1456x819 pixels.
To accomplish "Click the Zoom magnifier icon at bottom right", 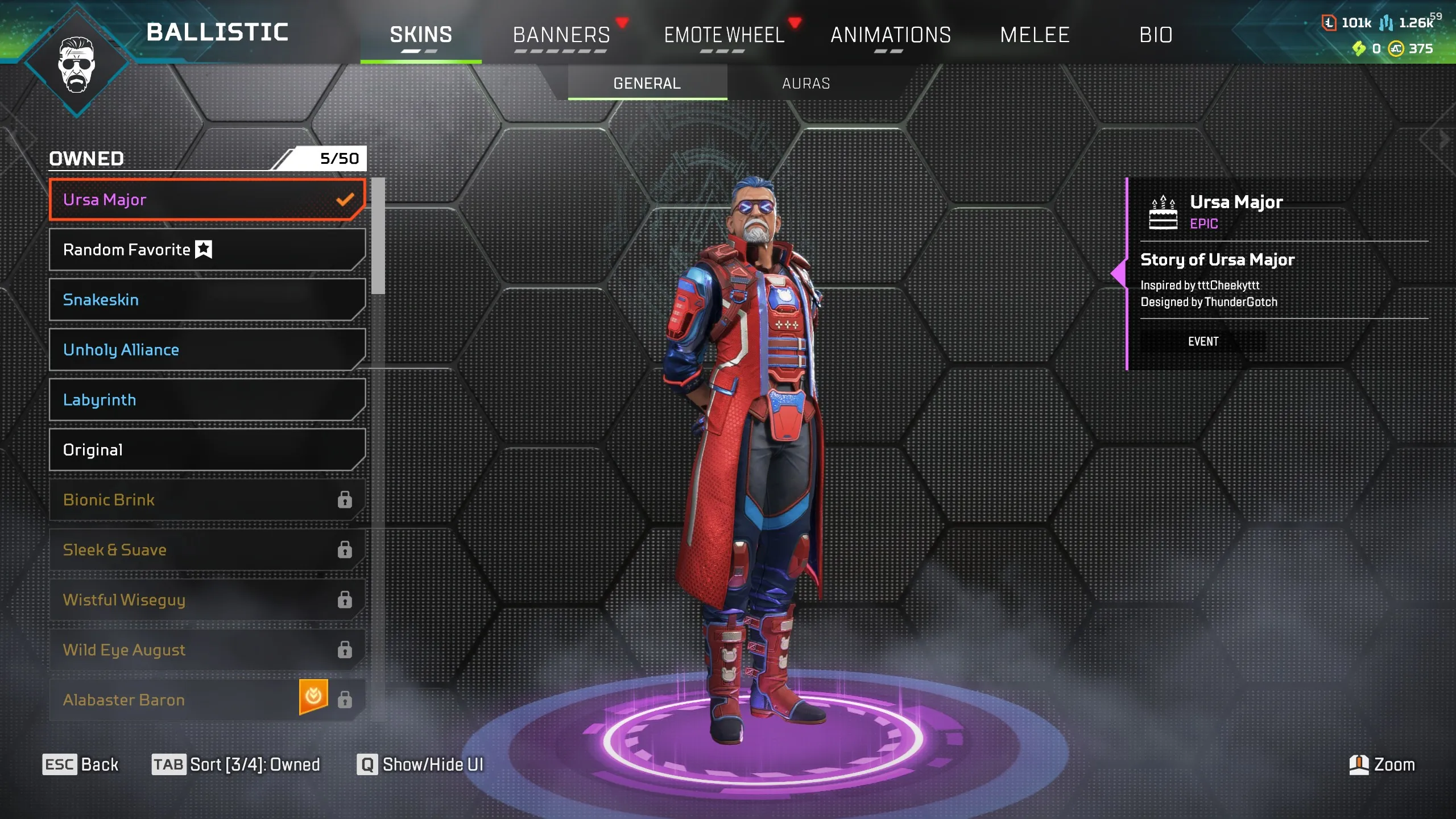I will coord(1358,765).
